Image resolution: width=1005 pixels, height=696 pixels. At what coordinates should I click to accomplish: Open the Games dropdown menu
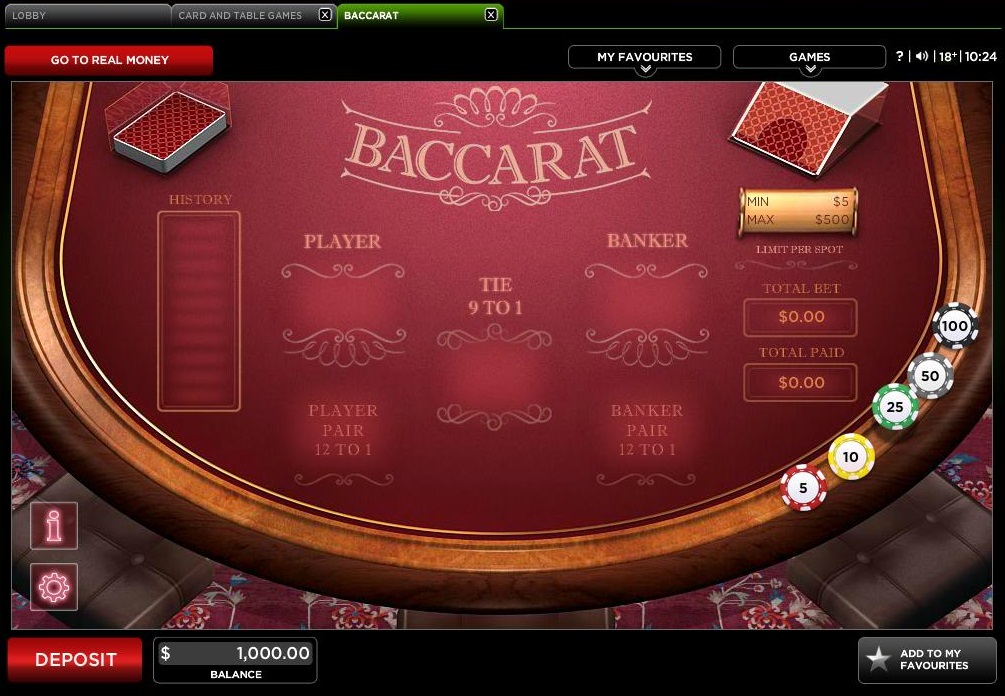coord(809,58)
